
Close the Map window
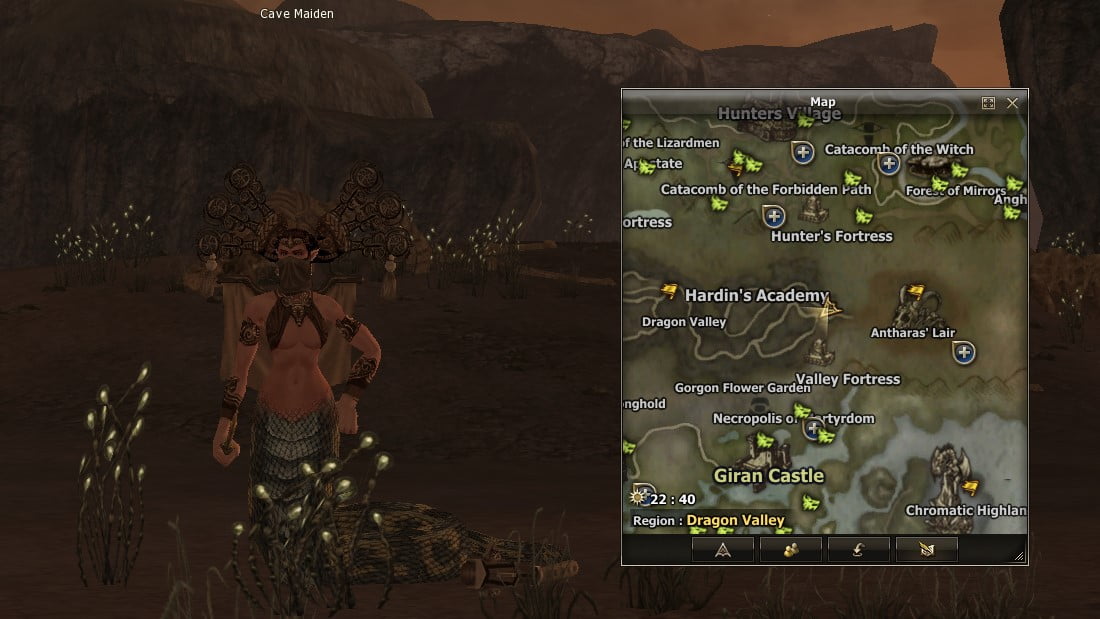pyautogui.click(x=1013, y=103)
